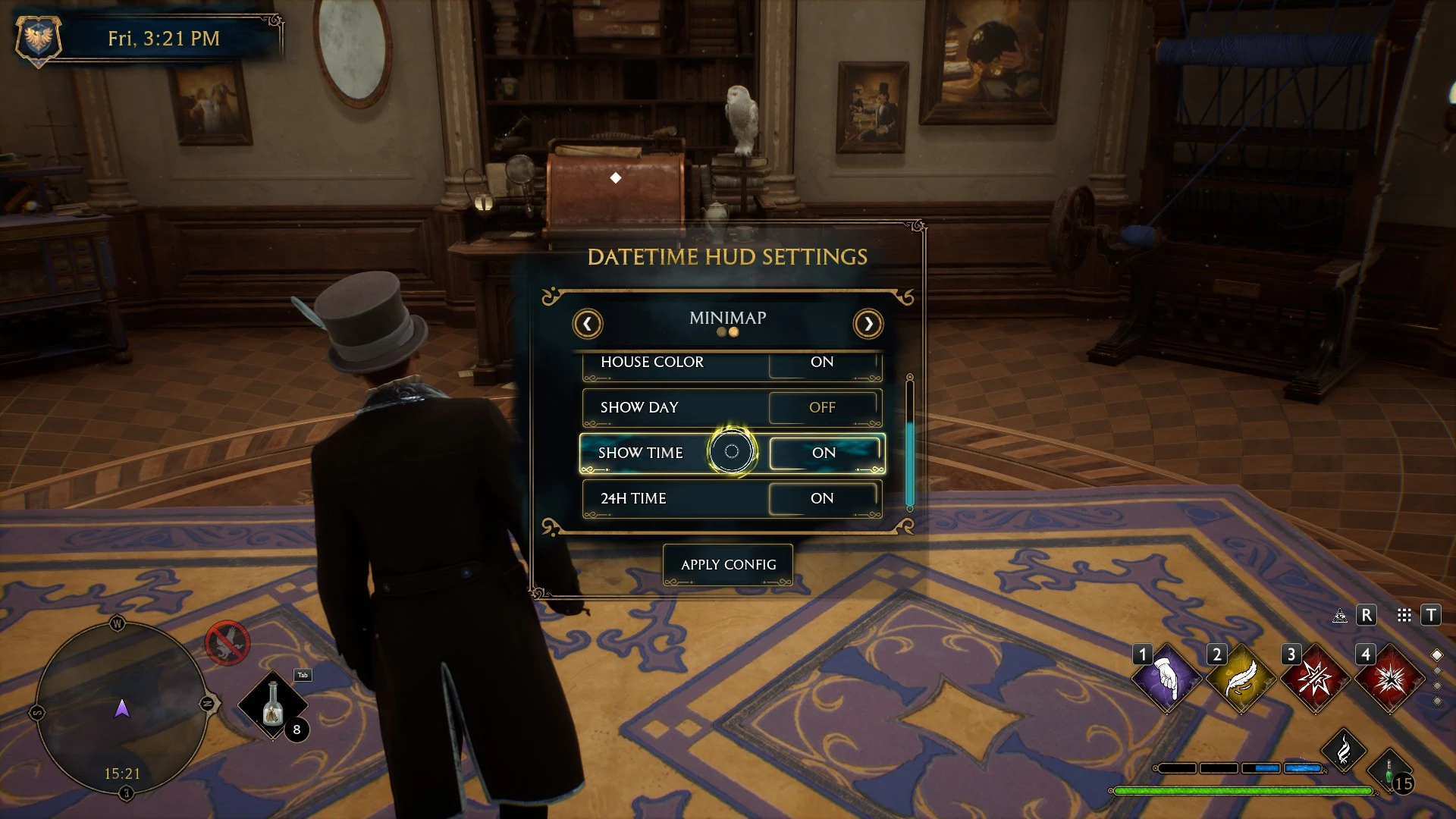Toggle the Show Day setting

[823, 408]
